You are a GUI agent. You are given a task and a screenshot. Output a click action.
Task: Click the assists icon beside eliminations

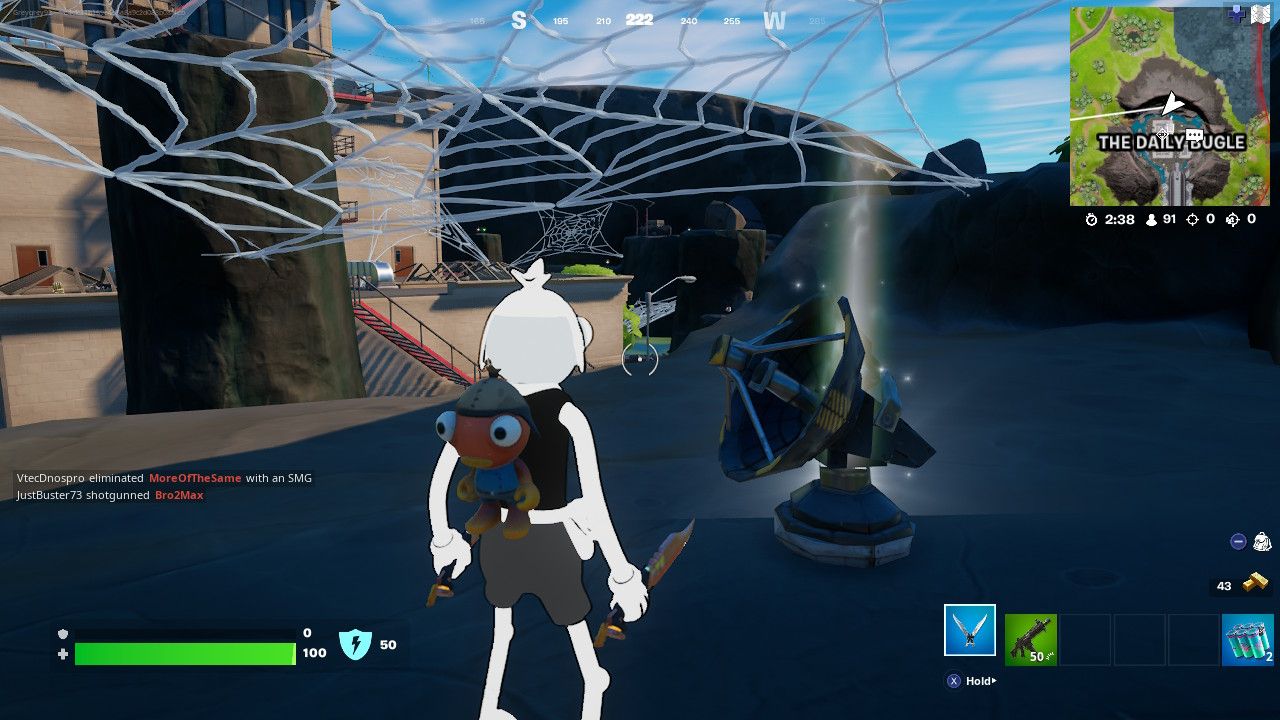click(x=1234, y=220)
